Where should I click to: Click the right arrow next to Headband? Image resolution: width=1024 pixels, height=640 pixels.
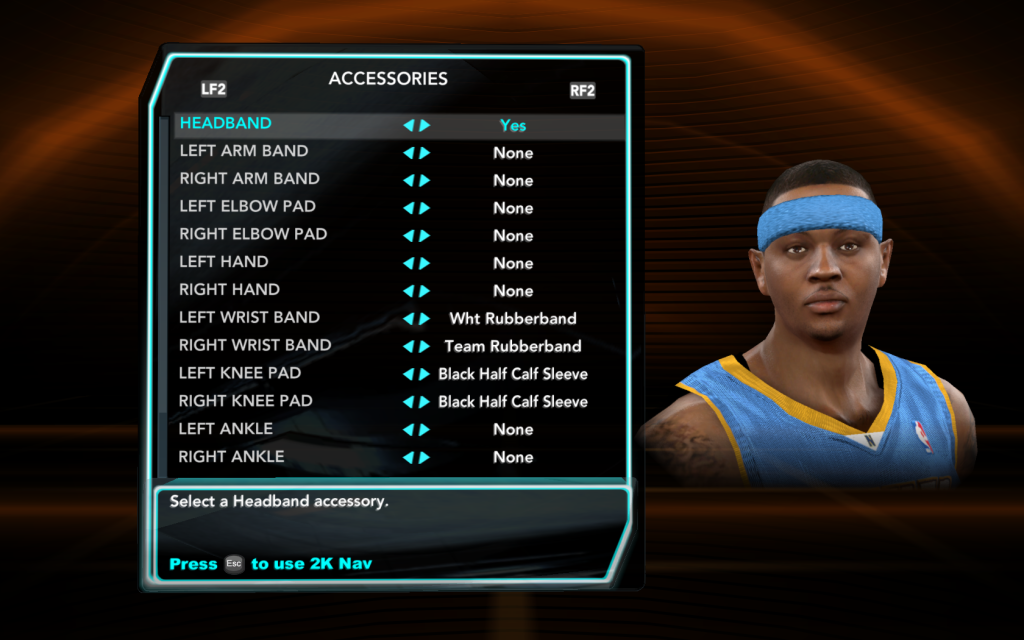click(425, 126)
